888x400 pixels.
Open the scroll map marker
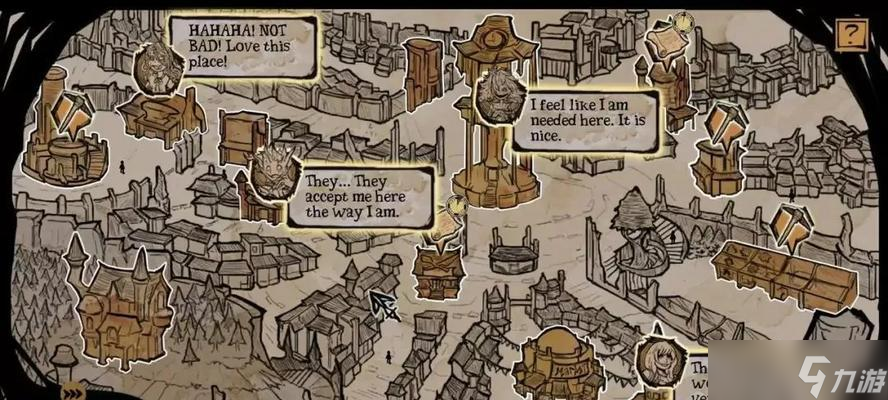664,45
